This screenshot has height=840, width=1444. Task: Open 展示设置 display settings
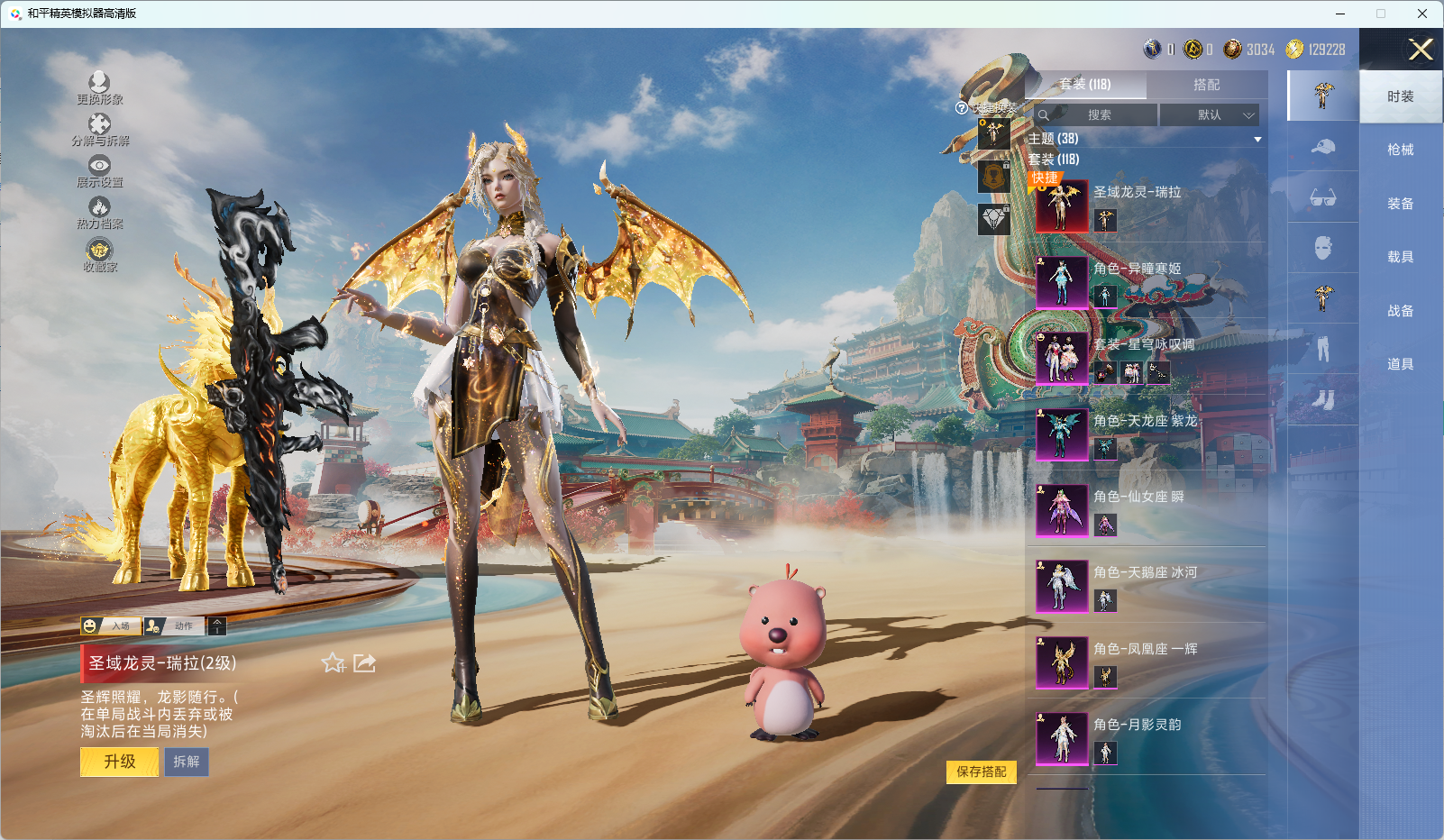click(99, 170)
